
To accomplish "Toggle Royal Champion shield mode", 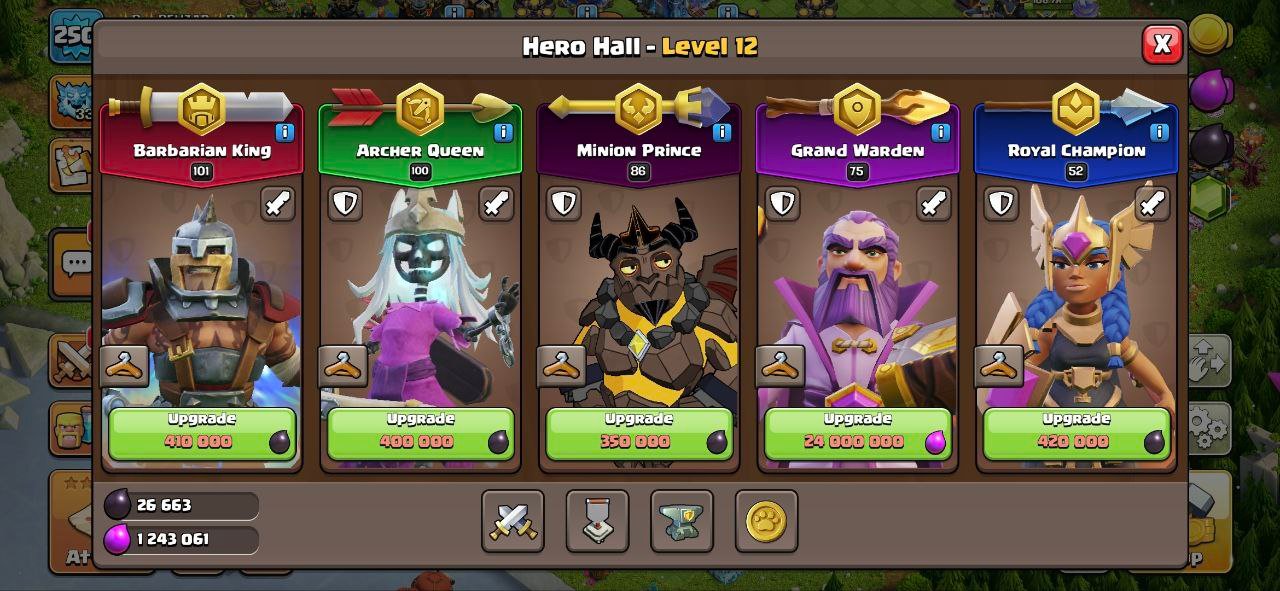I will pos(1001,203).
